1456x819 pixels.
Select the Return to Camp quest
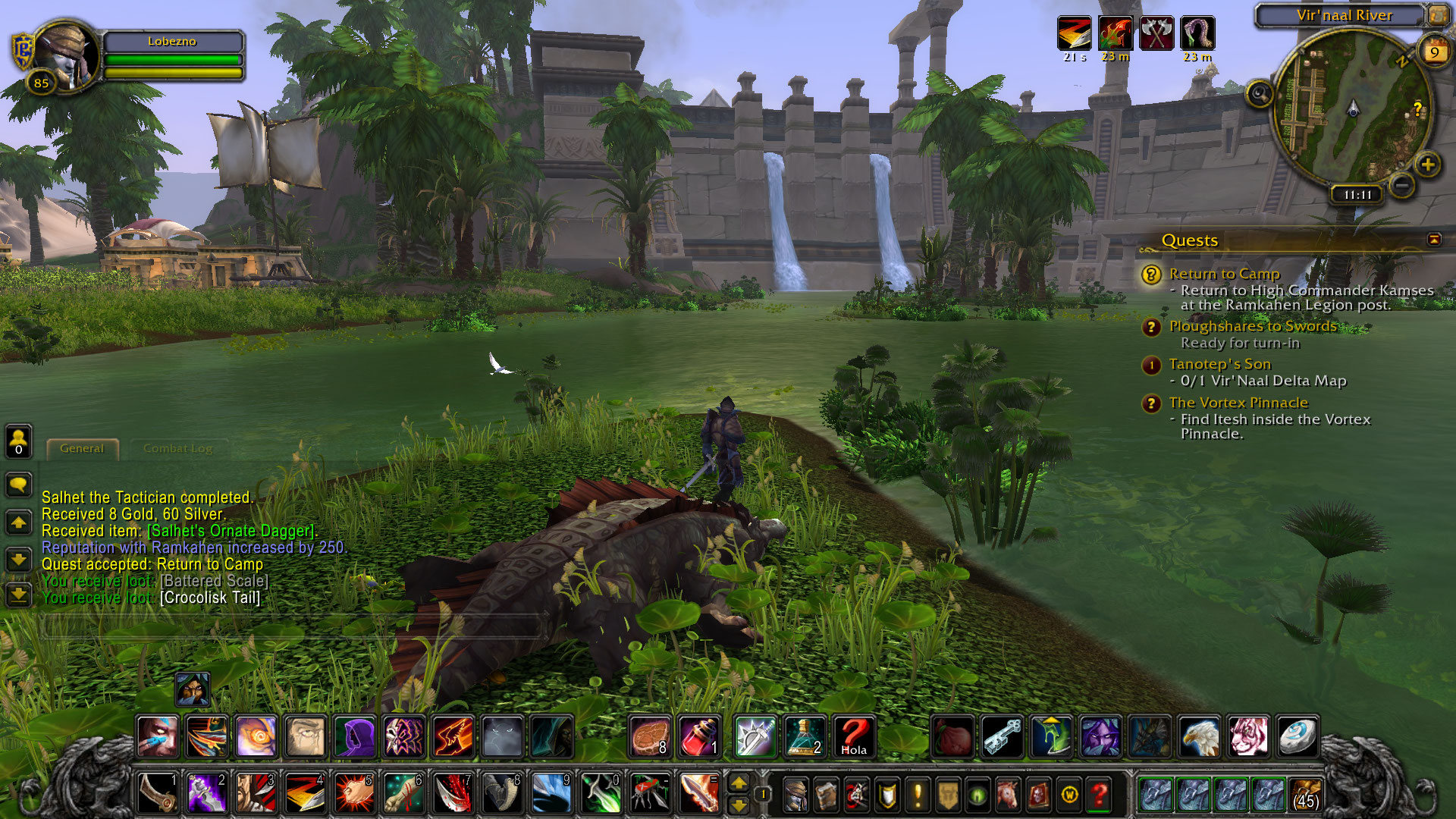(x=1224, y=274)
